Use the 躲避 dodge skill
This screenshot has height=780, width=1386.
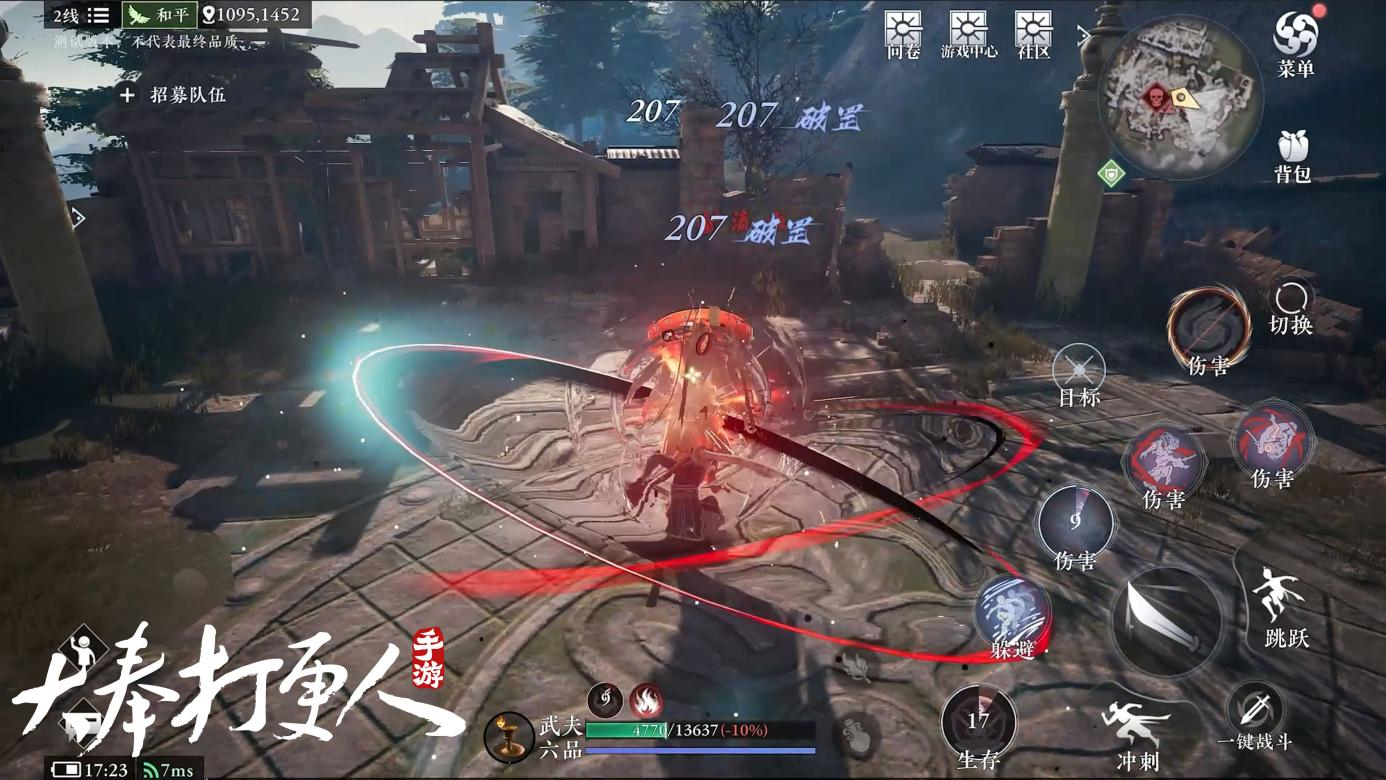pos(1012,610)
